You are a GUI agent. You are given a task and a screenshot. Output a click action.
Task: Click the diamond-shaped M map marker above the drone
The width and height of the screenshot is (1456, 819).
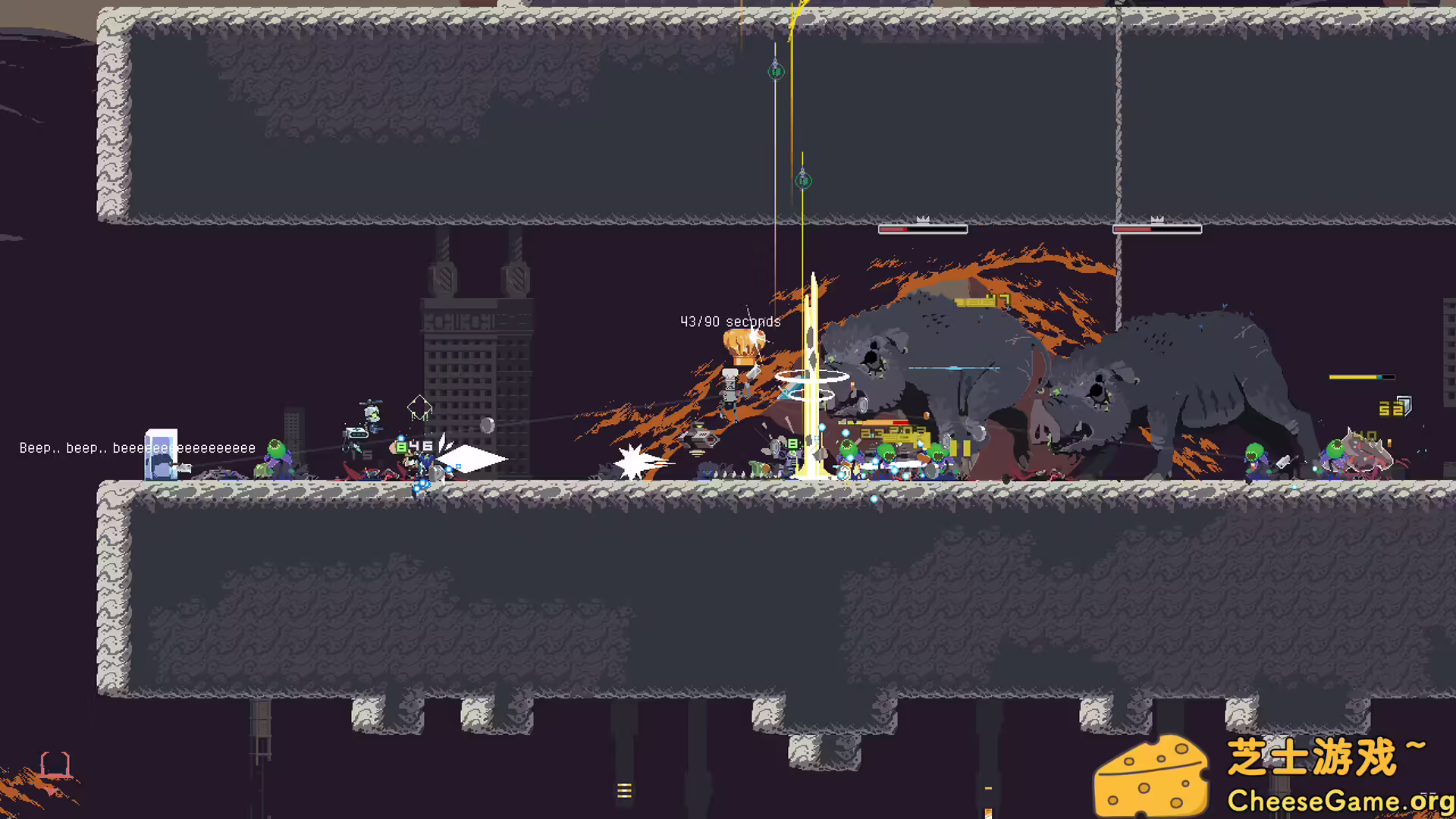click(418, 407)
